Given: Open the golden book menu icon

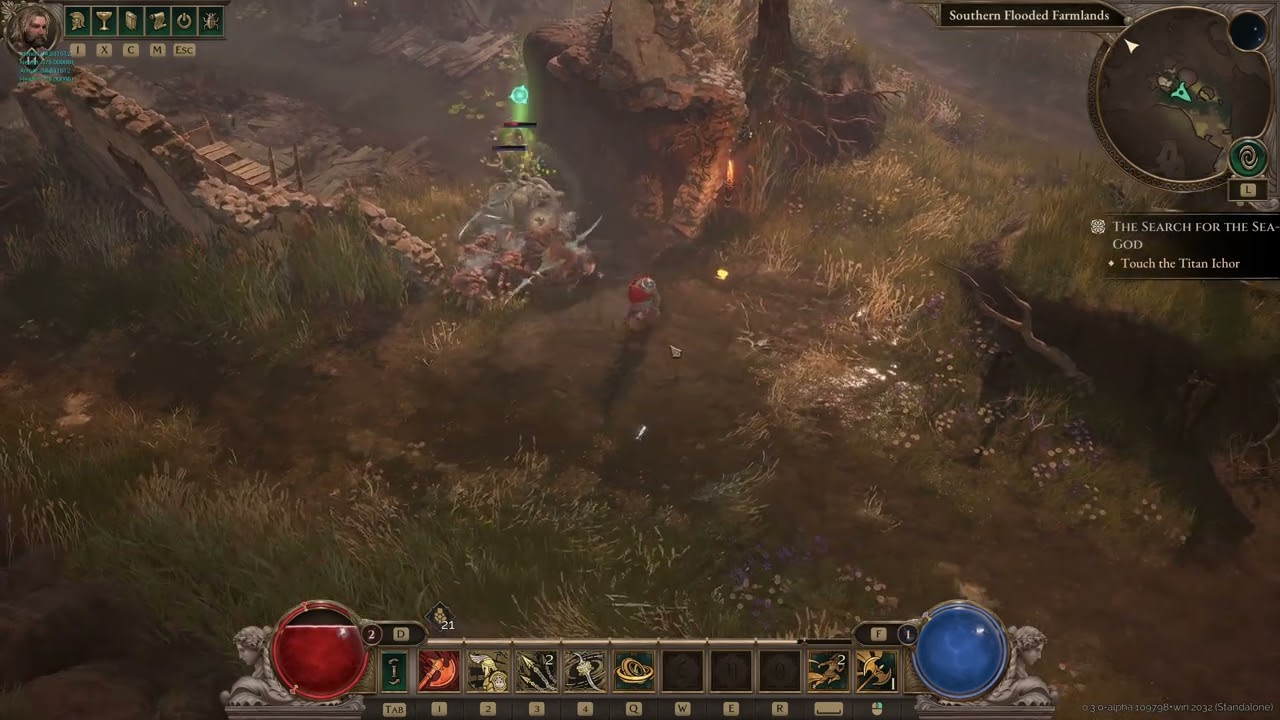Looking at the screenshot, I should tap(131, 20).
